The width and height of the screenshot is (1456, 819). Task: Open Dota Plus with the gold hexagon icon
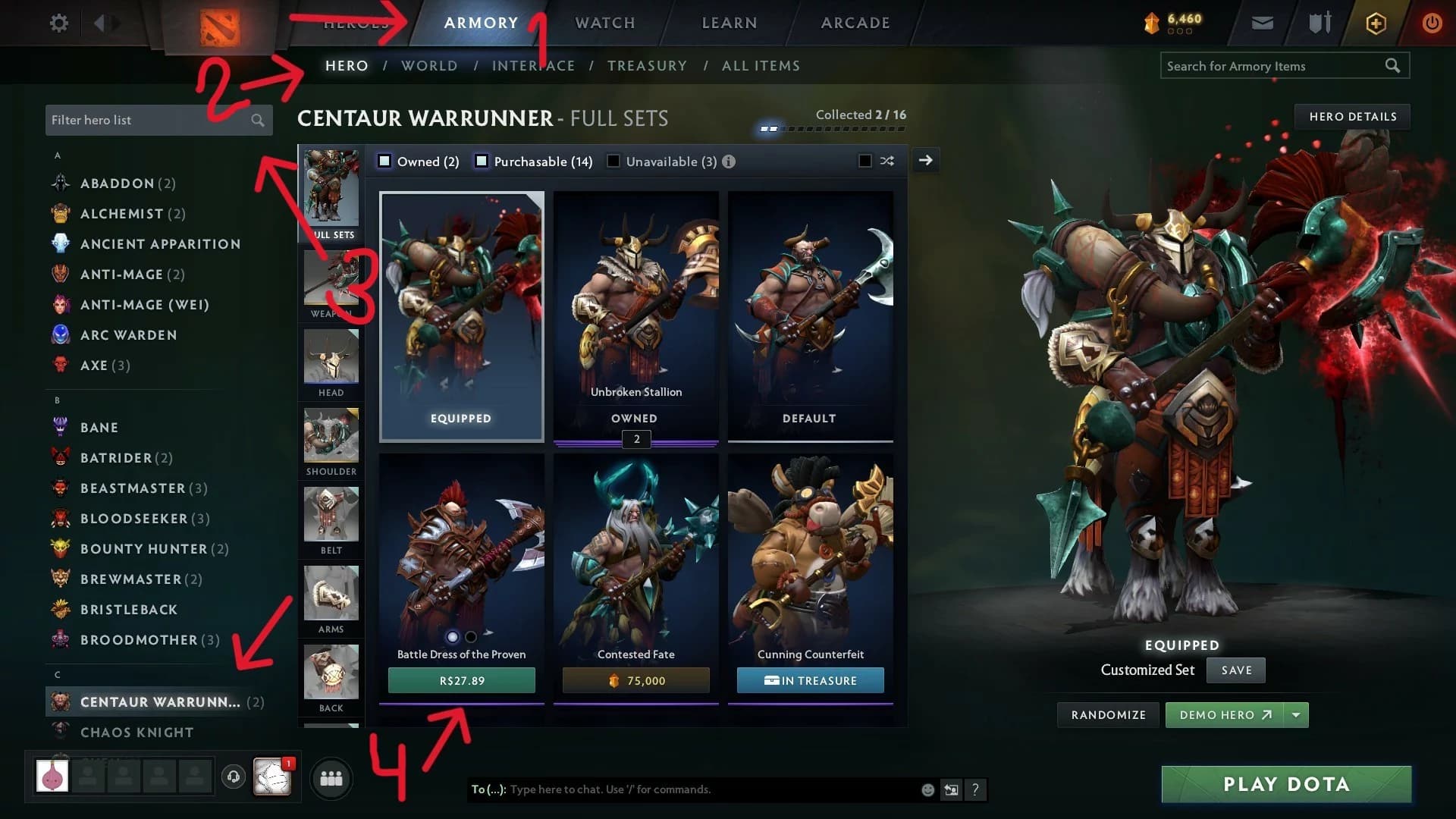(x=1375, y=23)
